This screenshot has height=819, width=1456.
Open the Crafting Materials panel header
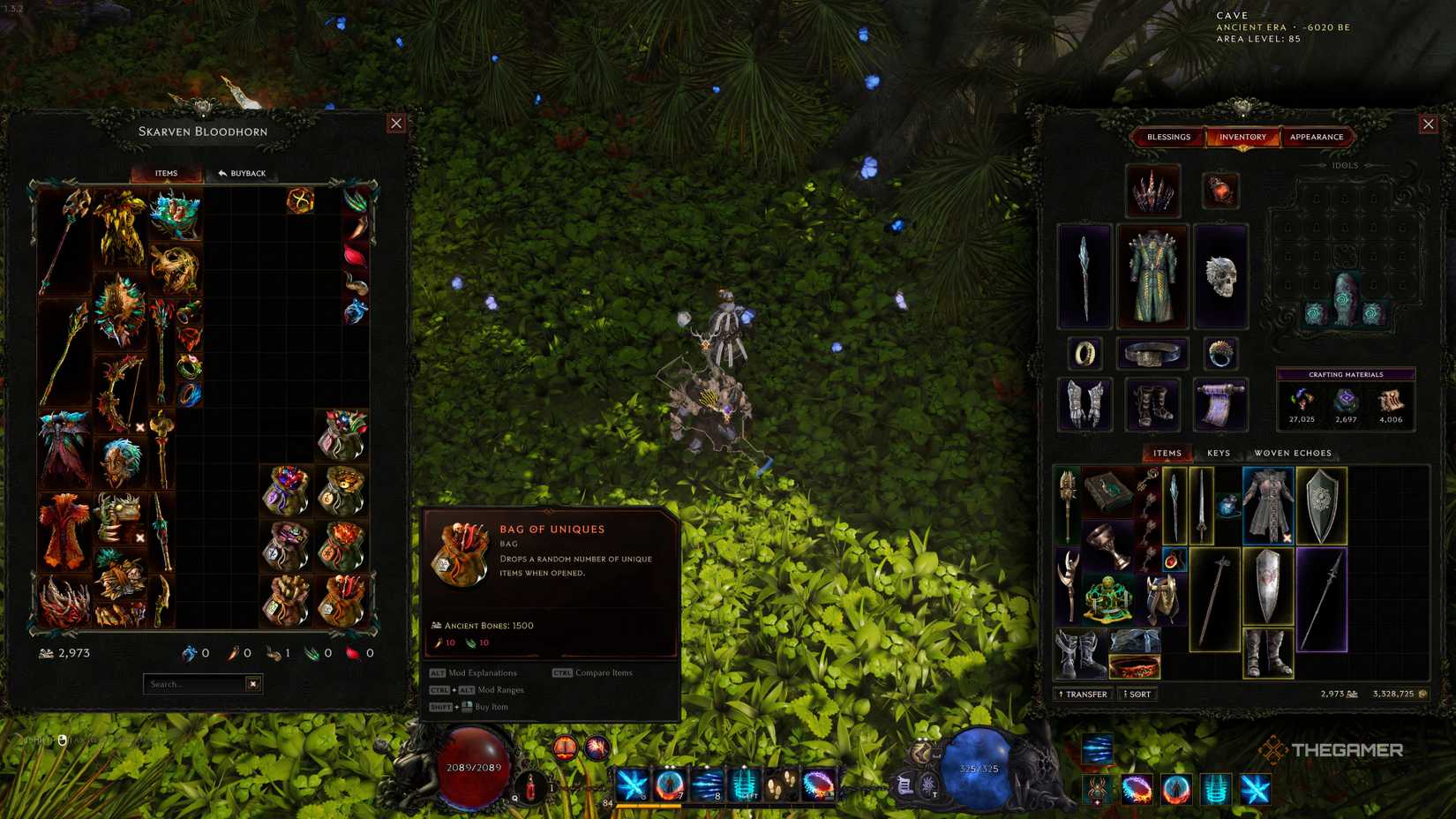click(x=1345, y=374)
